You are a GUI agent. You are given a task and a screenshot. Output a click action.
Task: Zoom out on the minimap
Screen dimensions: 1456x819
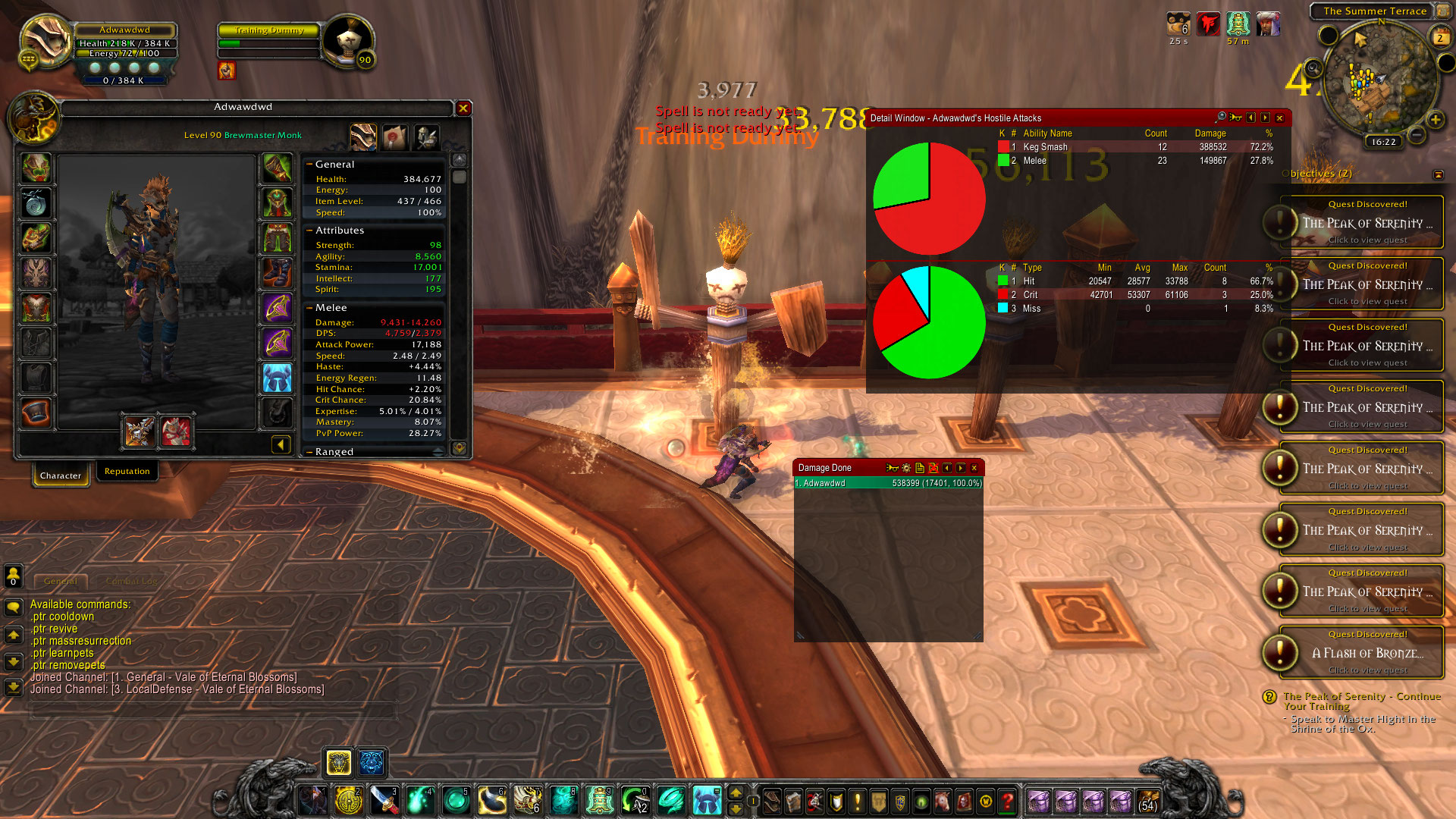(x=1416, y=136)
